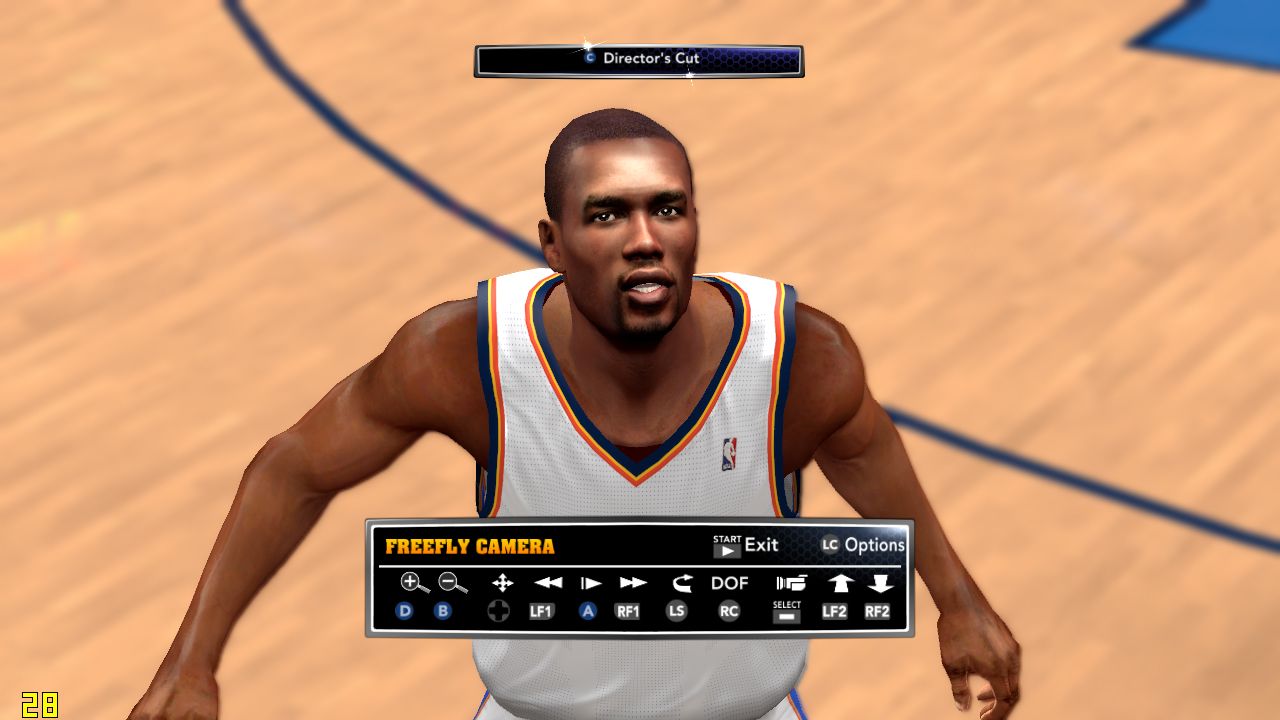Click the curved rotate arrow icon

(682, 582)
